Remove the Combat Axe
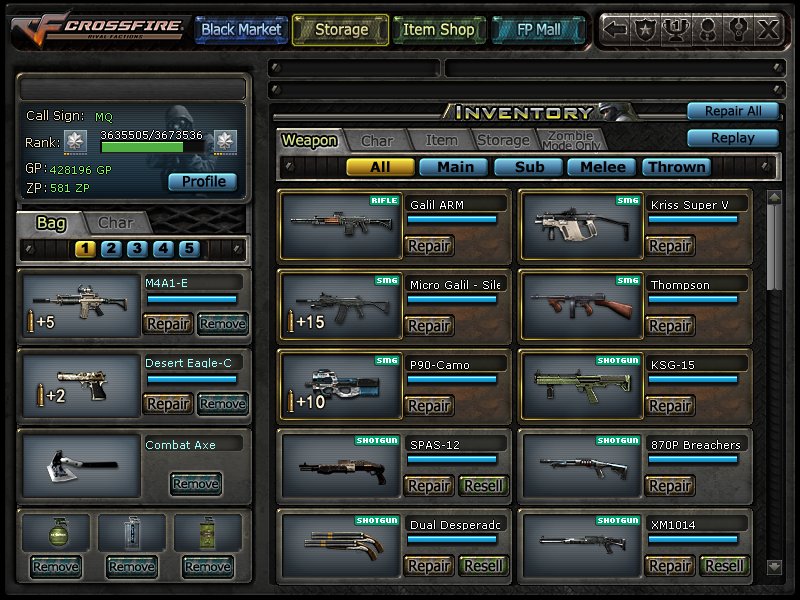The height and width of the screenshot is (600, 800). (x=195, y=484)
